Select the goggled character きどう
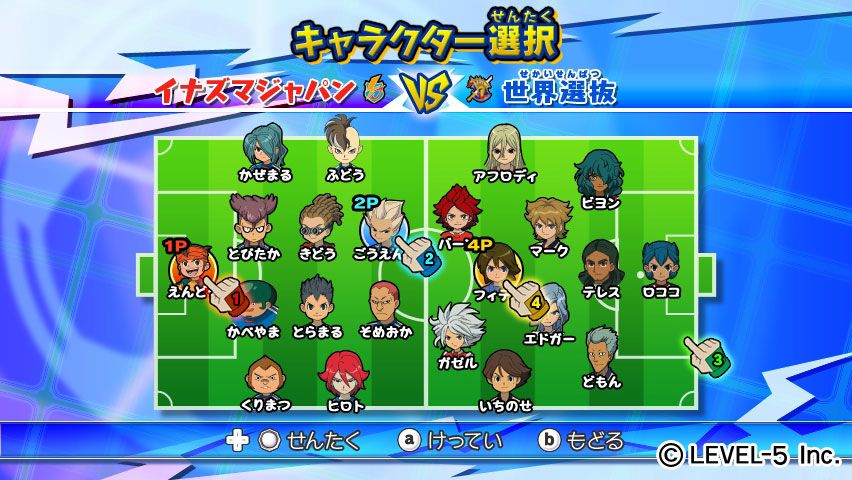The image size is (852, 480). click(x=320, y=220)
